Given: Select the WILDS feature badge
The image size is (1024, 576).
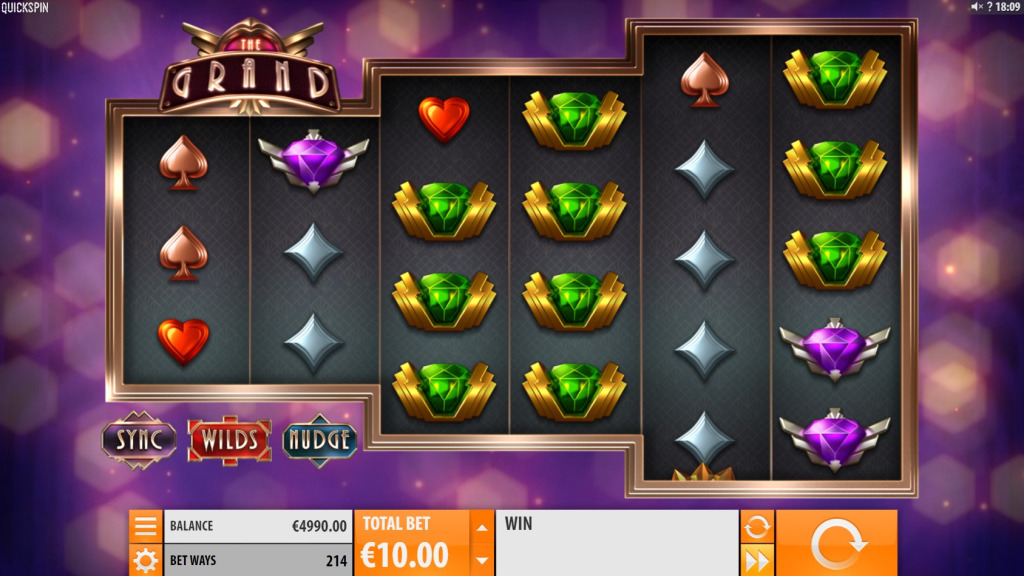Looking at the screenshot, I should [x=229, y=439].
